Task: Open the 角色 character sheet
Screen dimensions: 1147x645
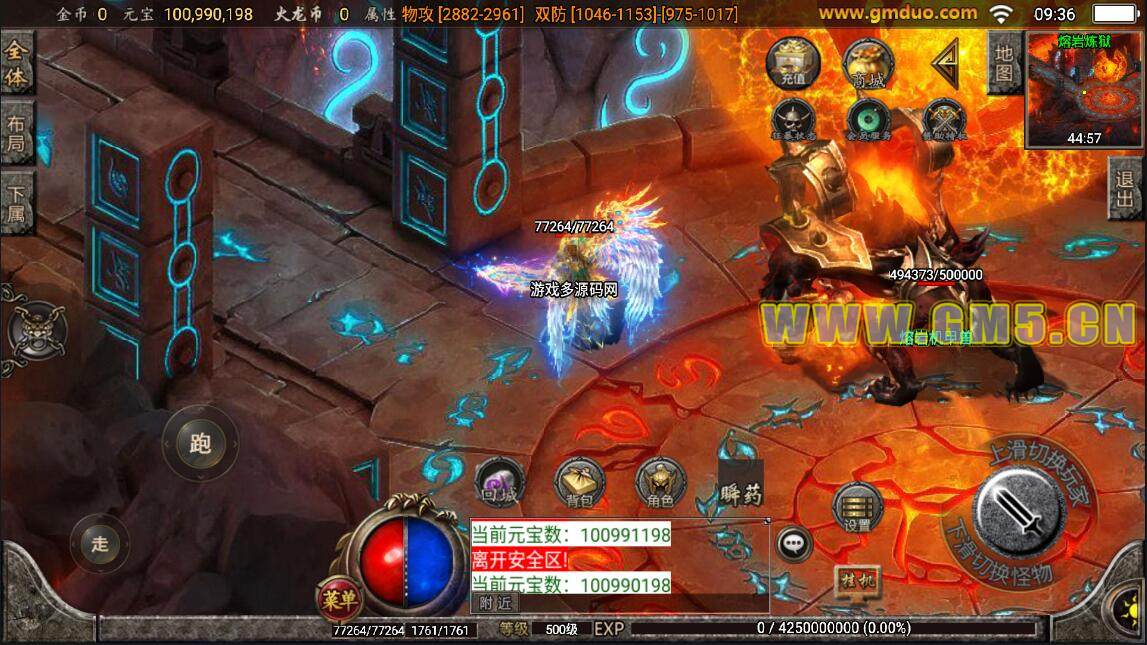Action: (x=660, y=484)
